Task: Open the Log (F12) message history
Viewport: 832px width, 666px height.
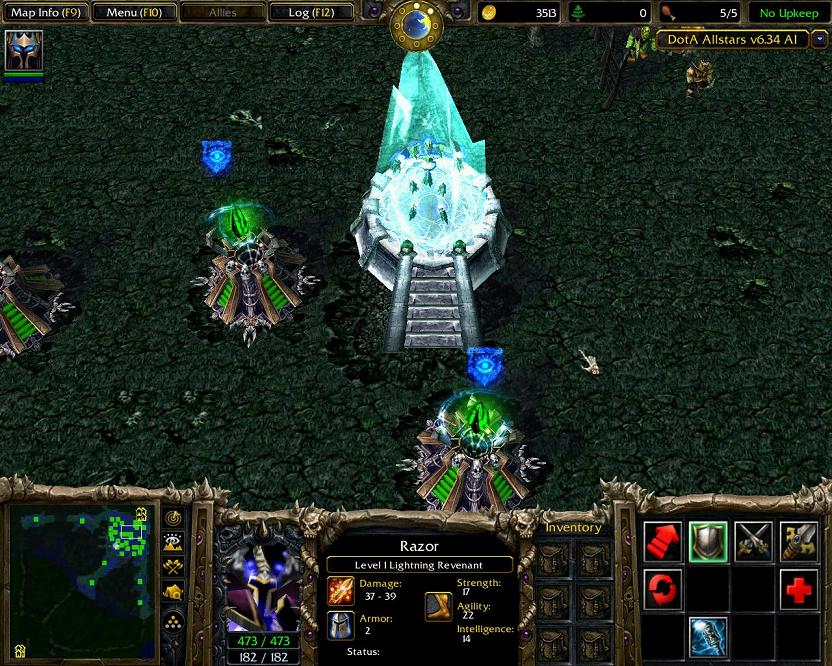Action: pyautogui.click(x=312, y=13)
